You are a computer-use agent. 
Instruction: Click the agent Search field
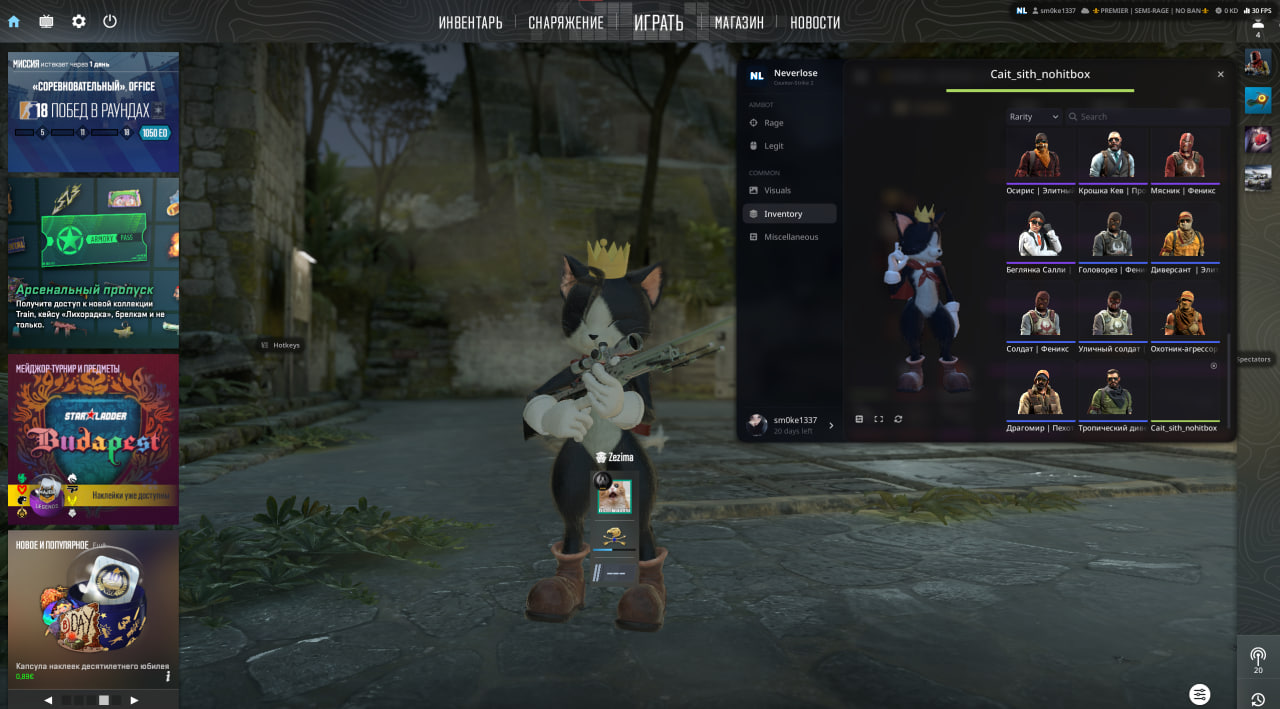pyautogui.click(x=1145, y=117)
